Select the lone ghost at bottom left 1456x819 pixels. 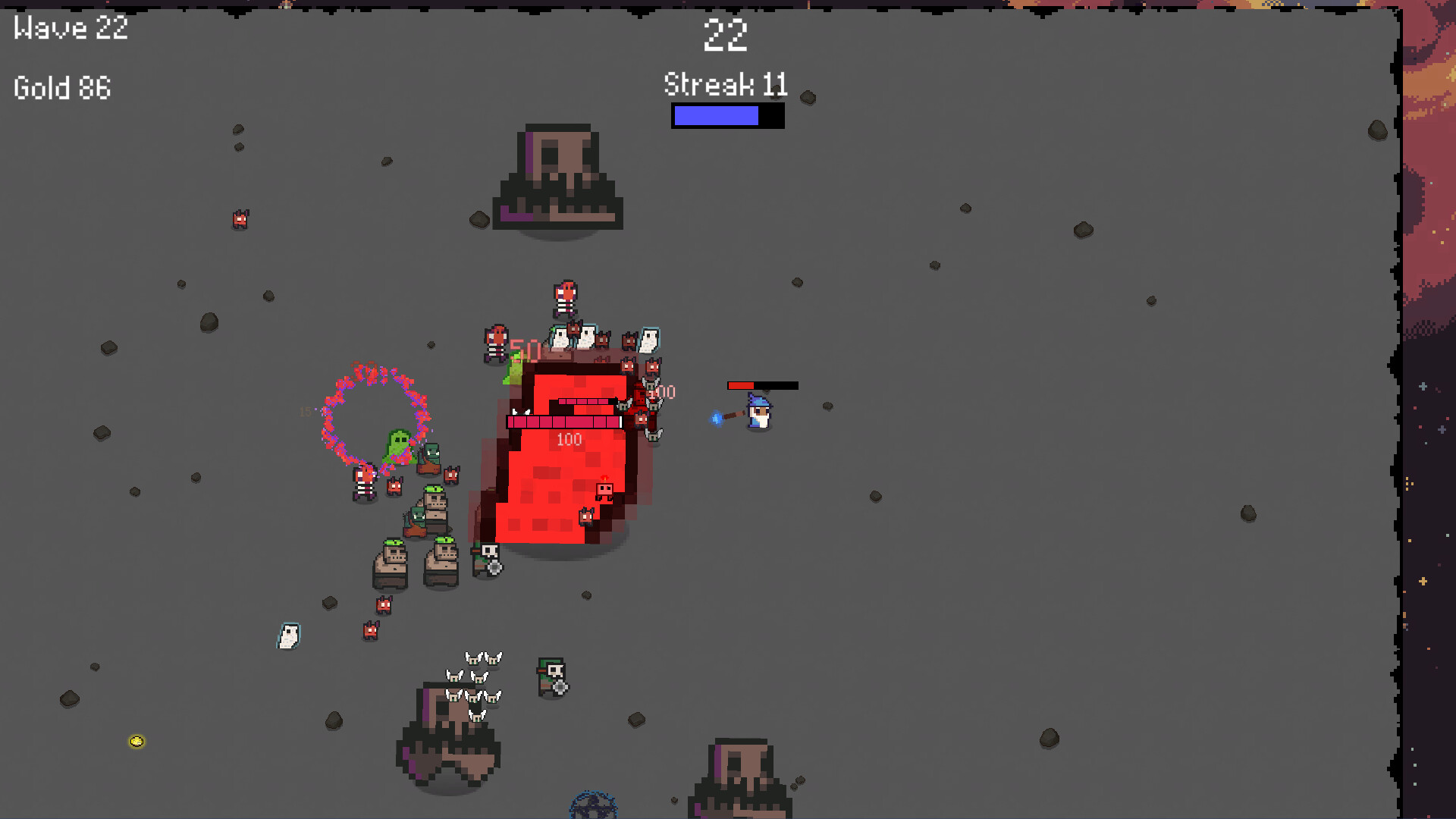(x=287, y=637)
